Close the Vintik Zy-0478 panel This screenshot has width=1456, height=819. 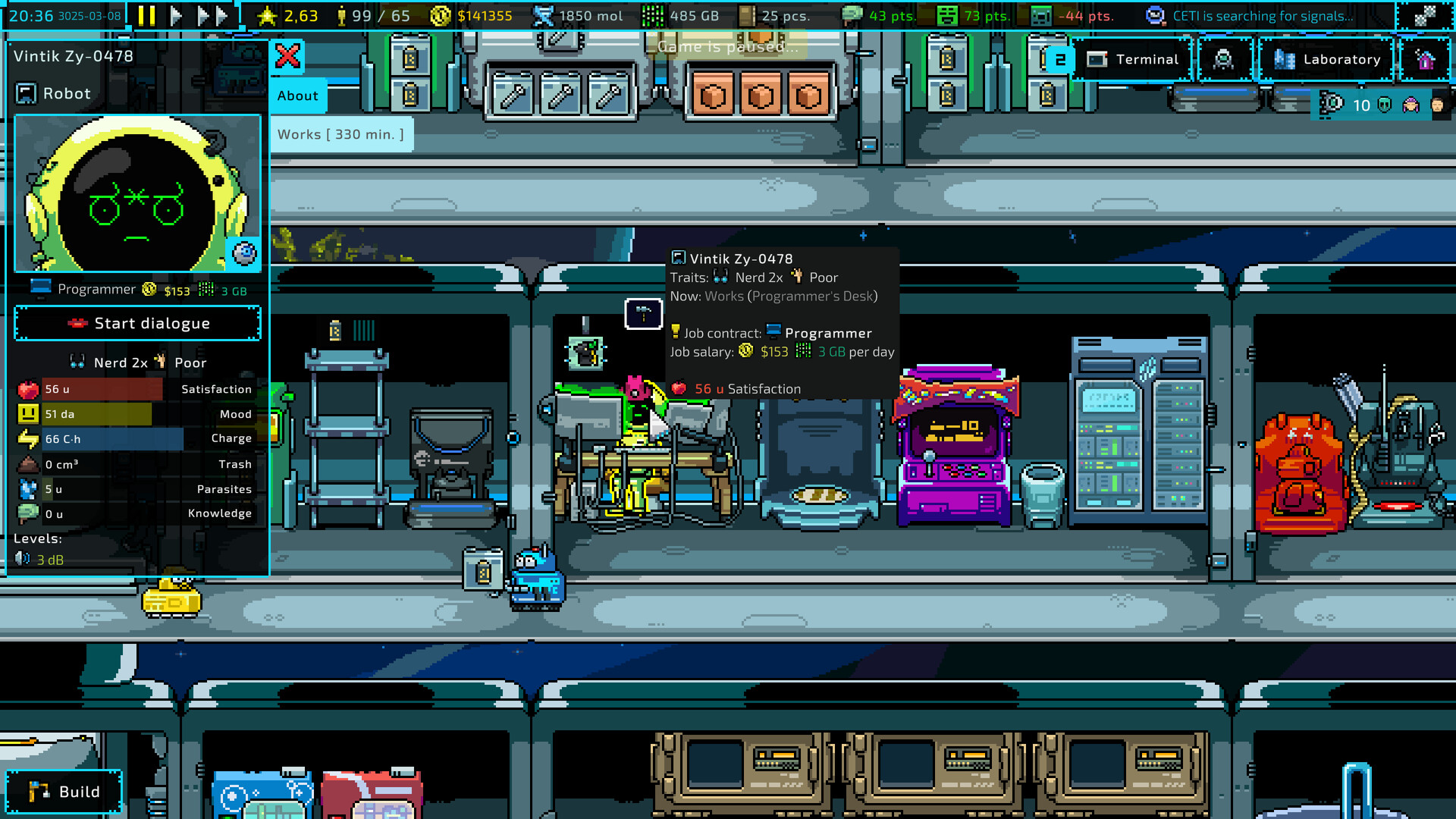288,57
